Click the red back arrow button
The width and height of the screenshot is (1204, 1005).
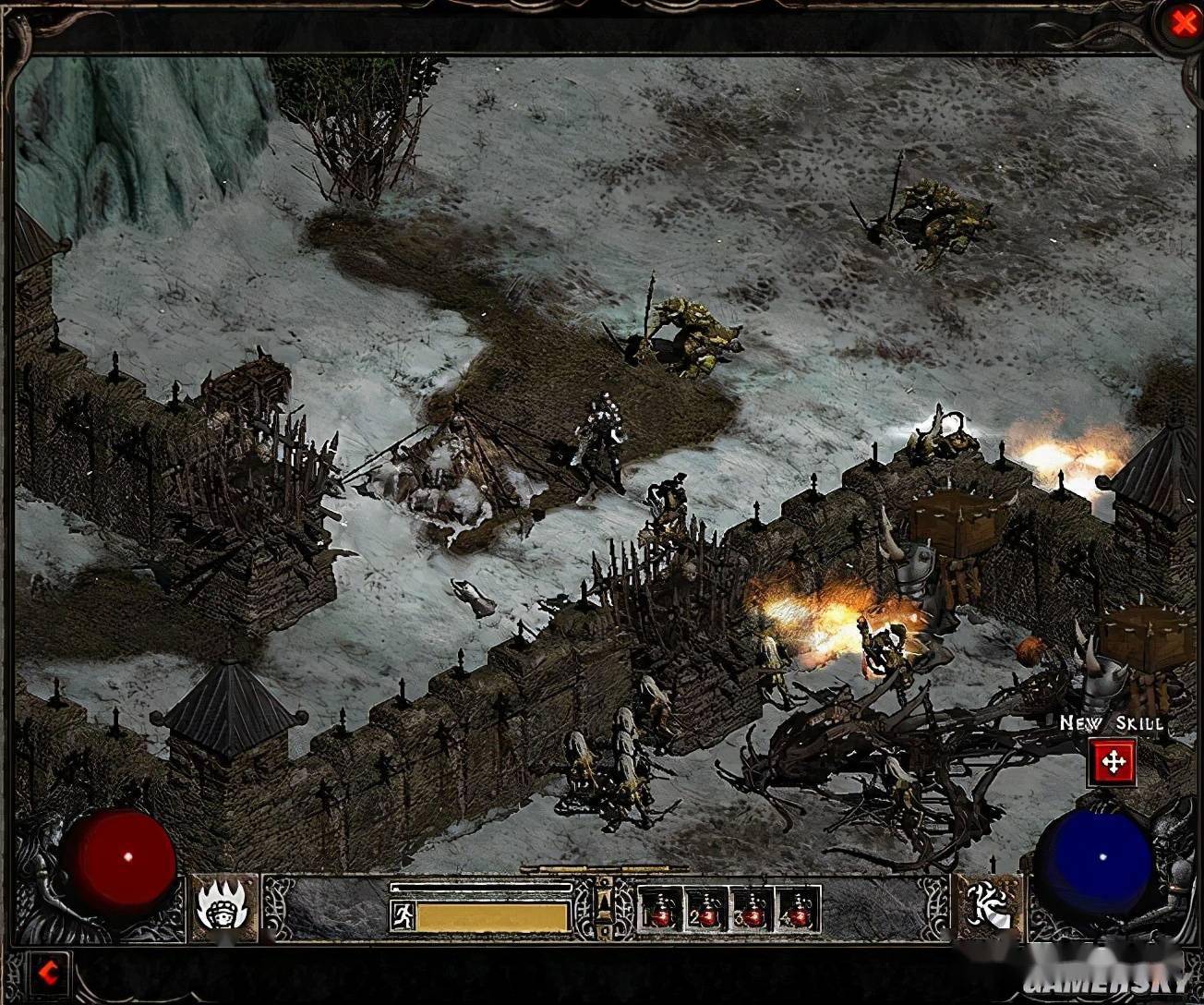coord(49,971)
